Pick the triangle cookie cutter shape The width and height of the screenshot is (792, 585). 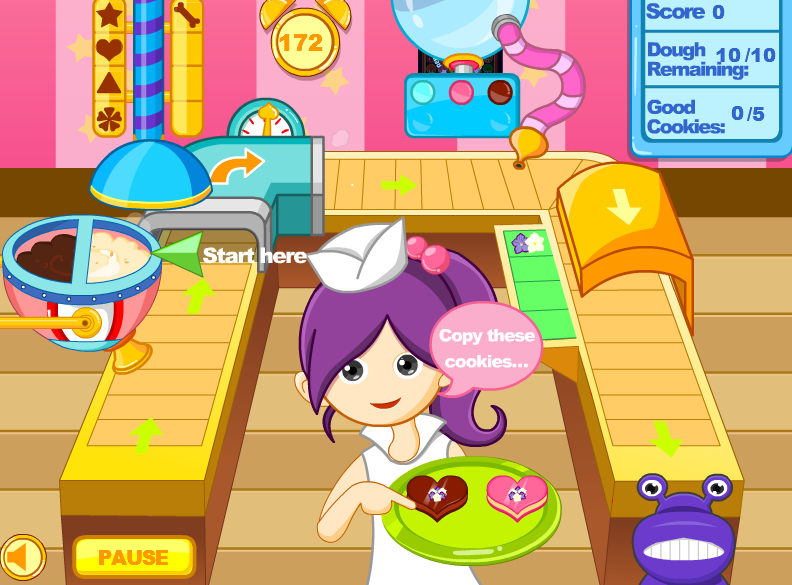tap(109, 84)
